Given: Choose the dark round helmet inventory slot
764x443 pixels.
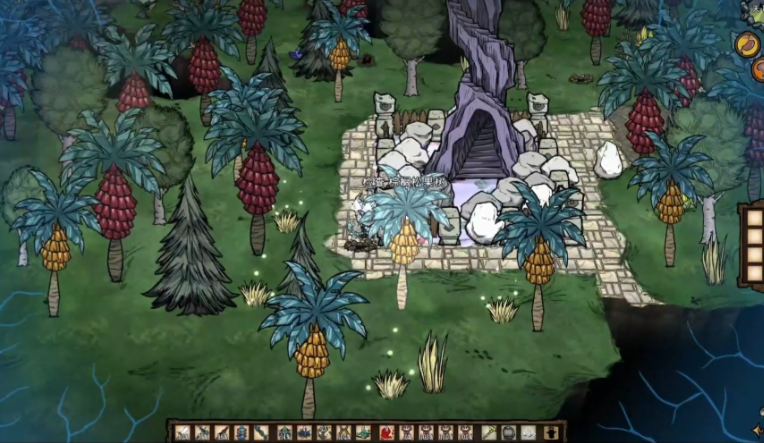Looking at the screenshot, I should point(508,432).
